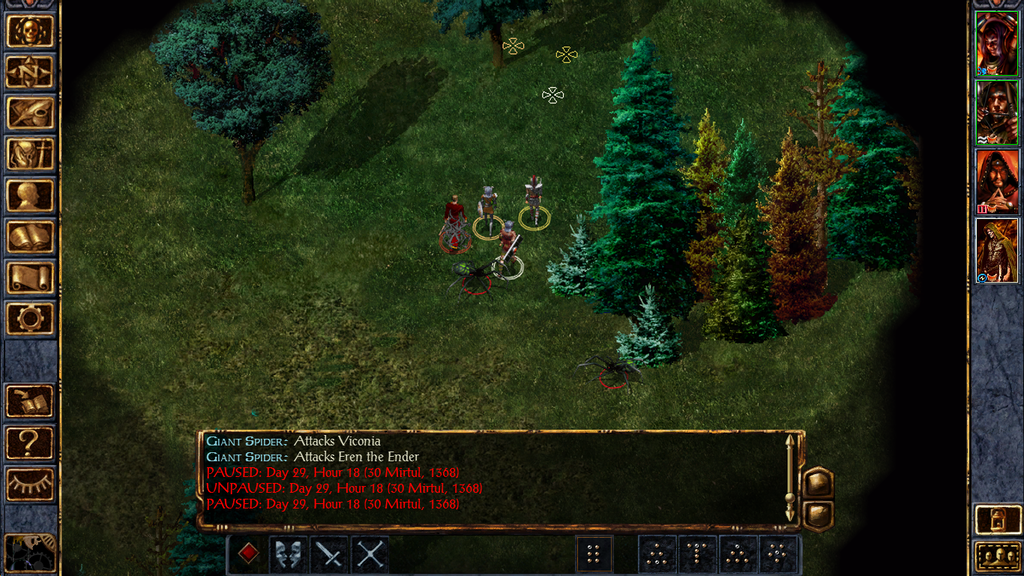The image size is (1024, 576).
Task: Open the area map with the compass icon
Action: click(30, 72)
